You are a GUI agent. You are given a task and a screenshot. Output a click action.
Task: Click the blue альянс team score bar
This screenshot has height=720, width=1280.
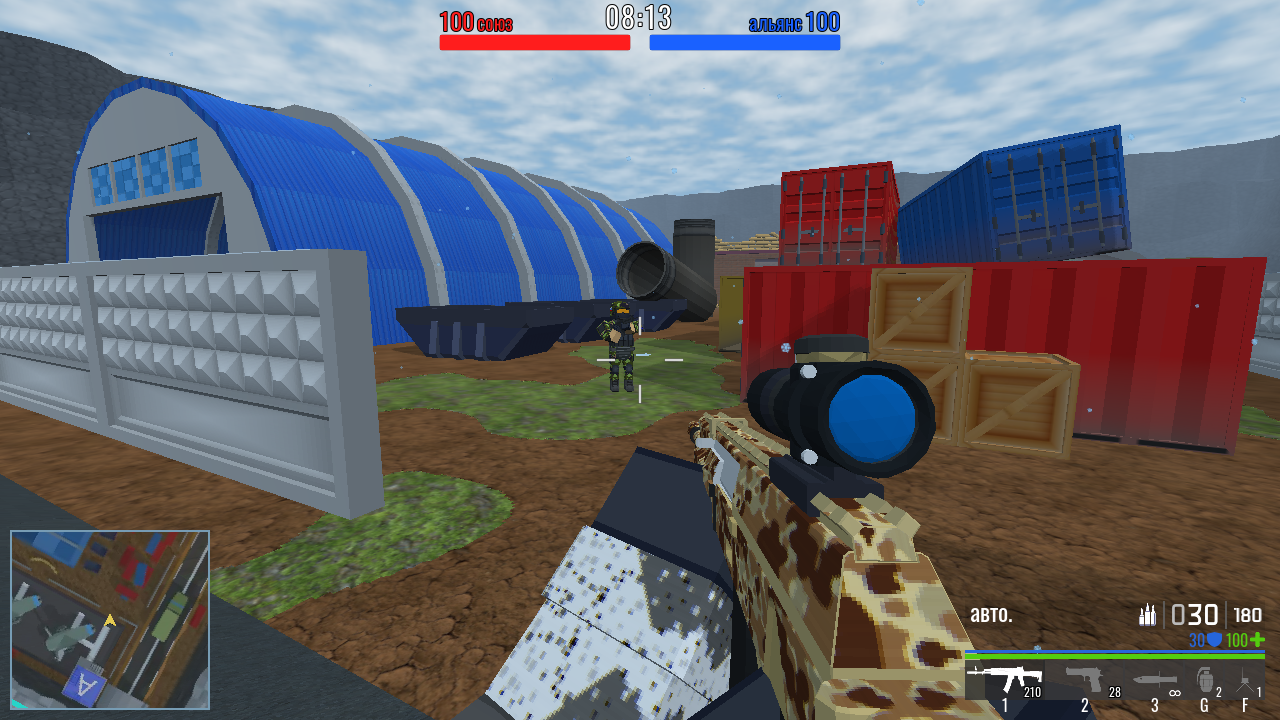point(745,42)
